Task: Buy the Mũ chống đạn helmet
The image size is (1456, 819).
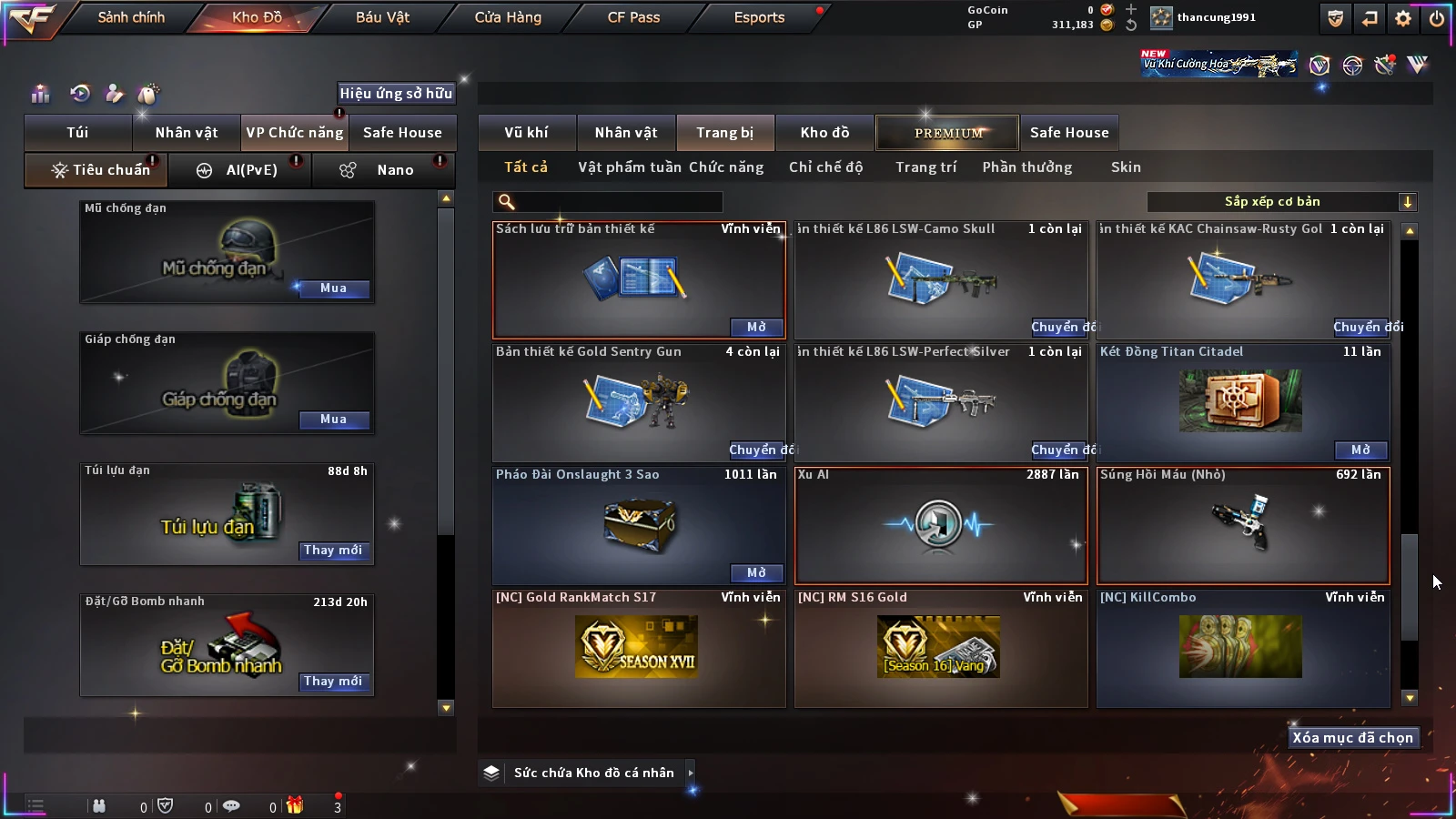Action: tap(333, 288)
